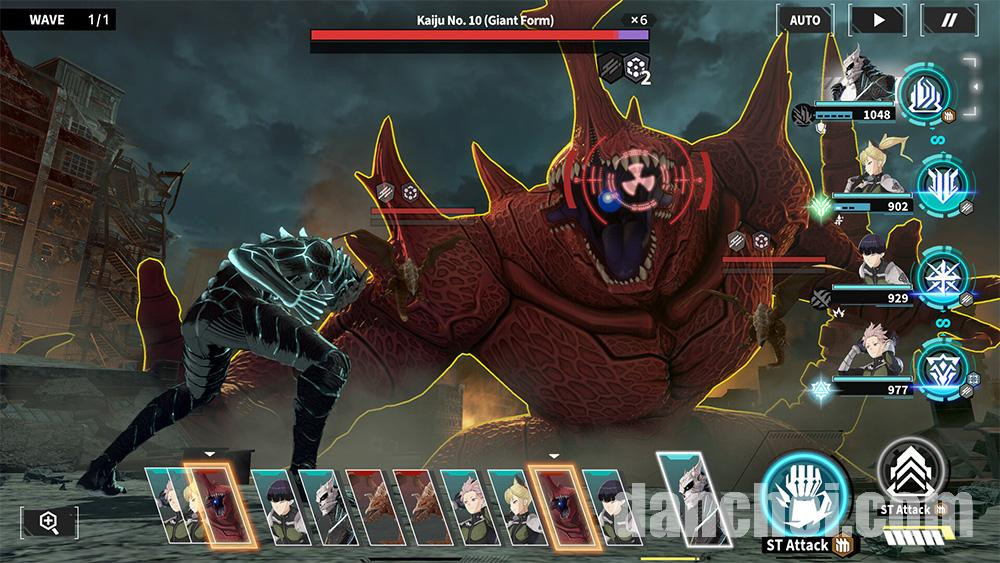Use the white chevron ST Attack skill

tap(911, 470)
